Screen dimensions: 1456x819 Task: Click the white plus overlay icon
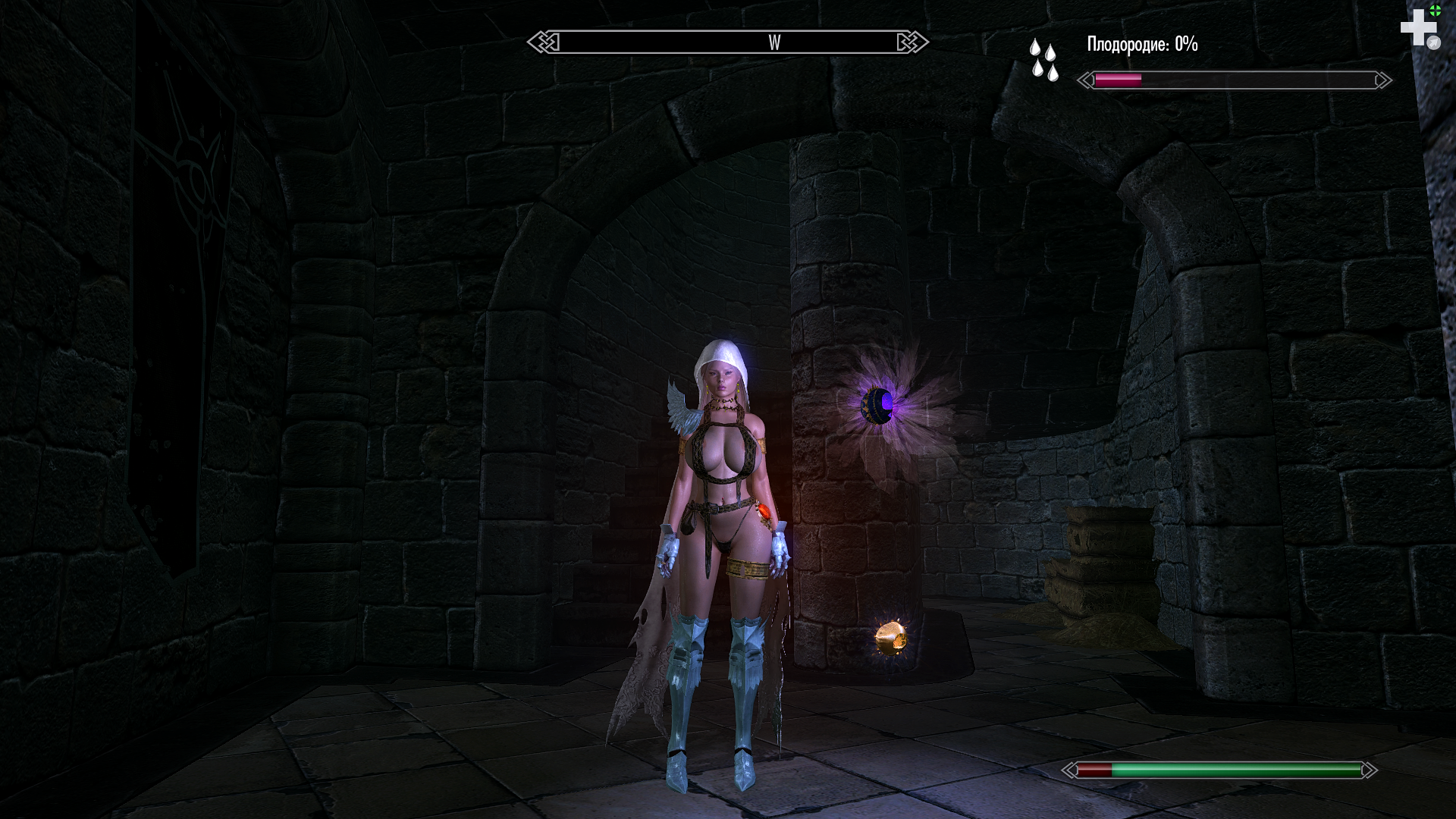pos(1417,28)
